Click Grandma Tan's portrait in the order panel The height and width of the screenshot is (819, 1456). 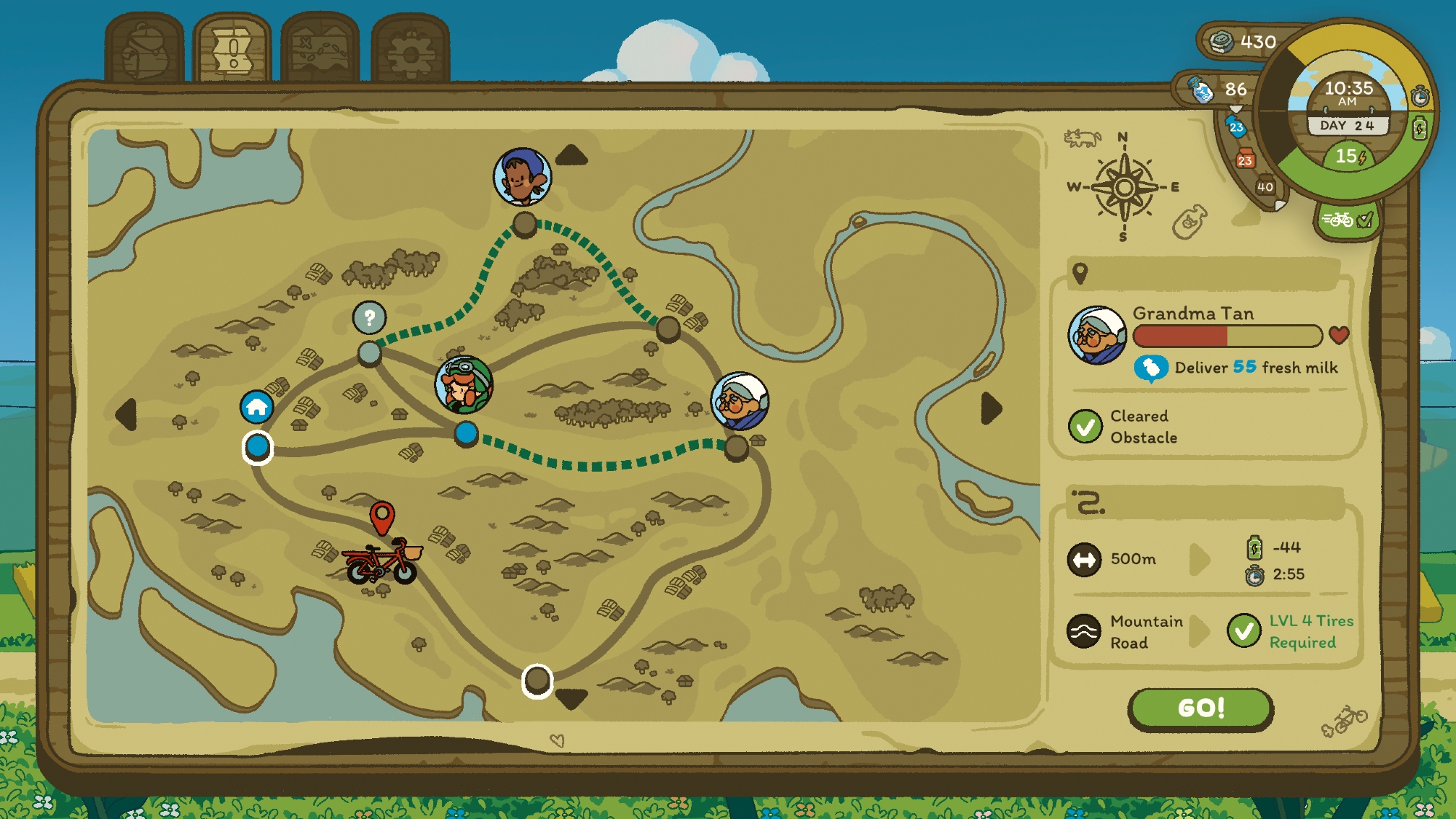(1097, 336)
